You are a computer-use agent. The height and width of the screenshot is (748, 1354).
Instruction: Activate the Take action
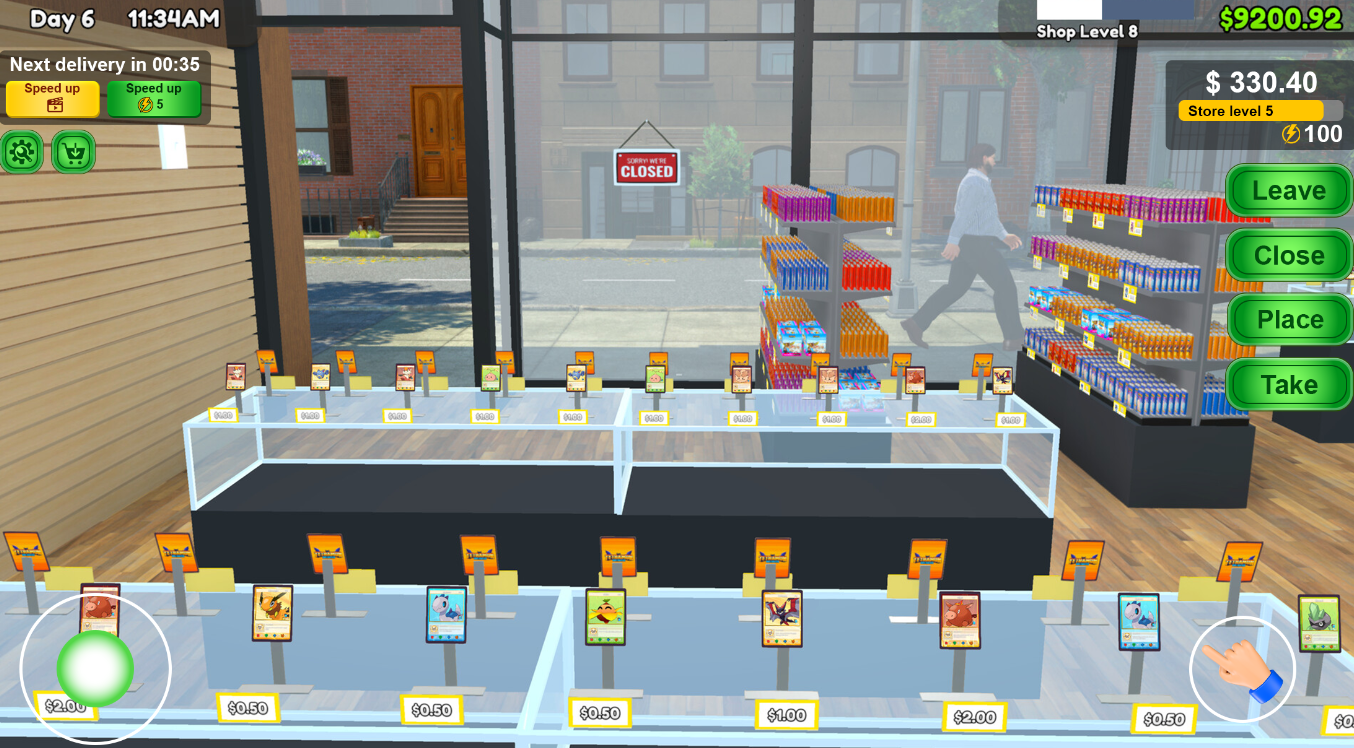tap(1288, 385)
